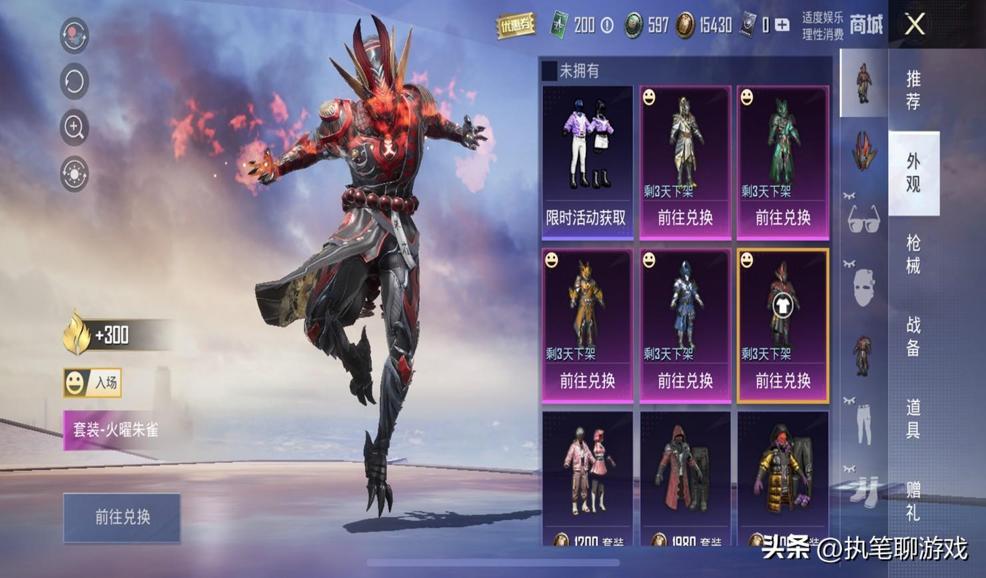Viewport: 986px width, 578px height.
Task: Go to the 道具 tab
Action: pyautogui.click(x=913, y=419)
